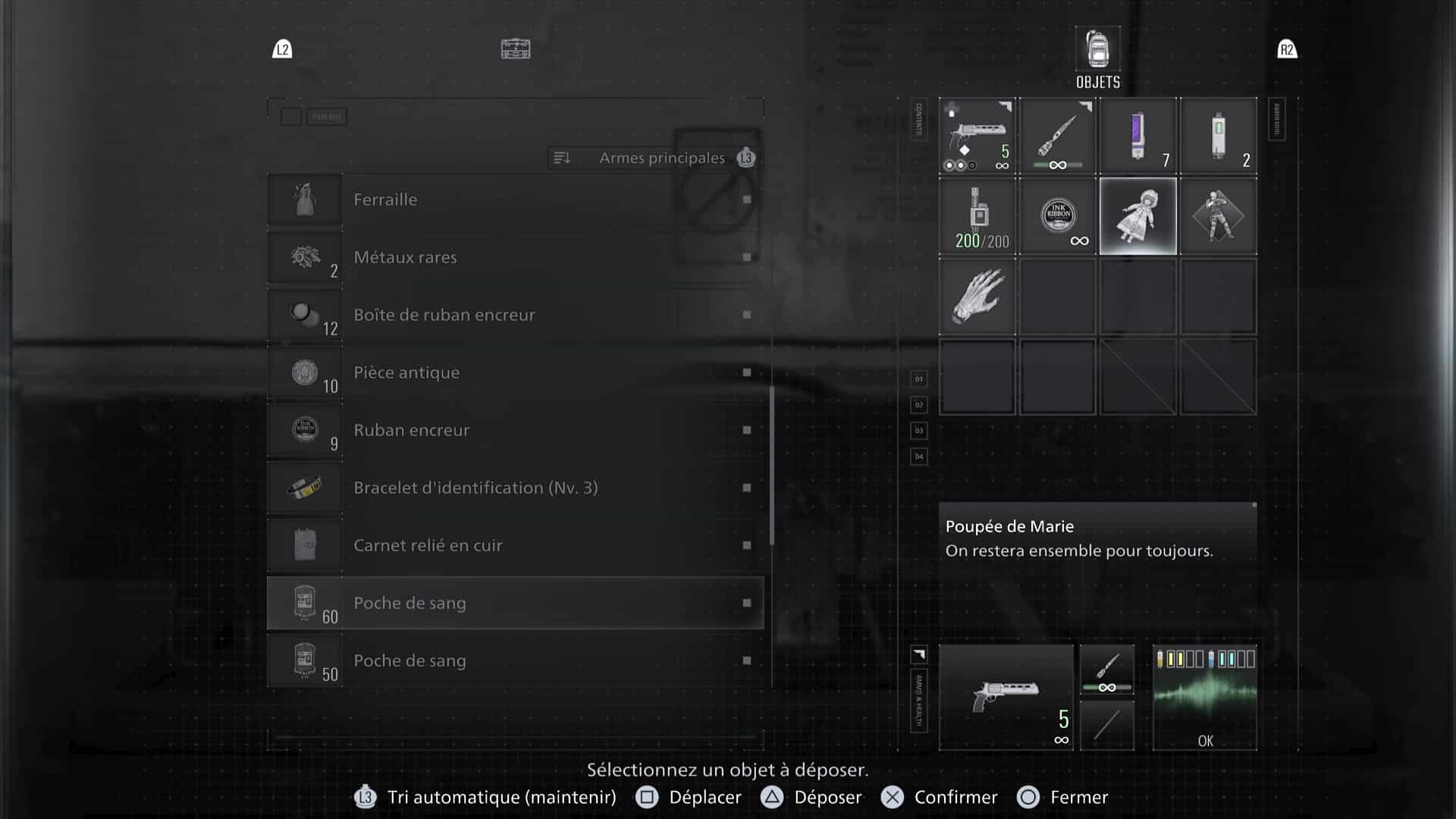Select the fuse item showing 200/200
This screenshot has width=1456, height=819.
point(977,215)
